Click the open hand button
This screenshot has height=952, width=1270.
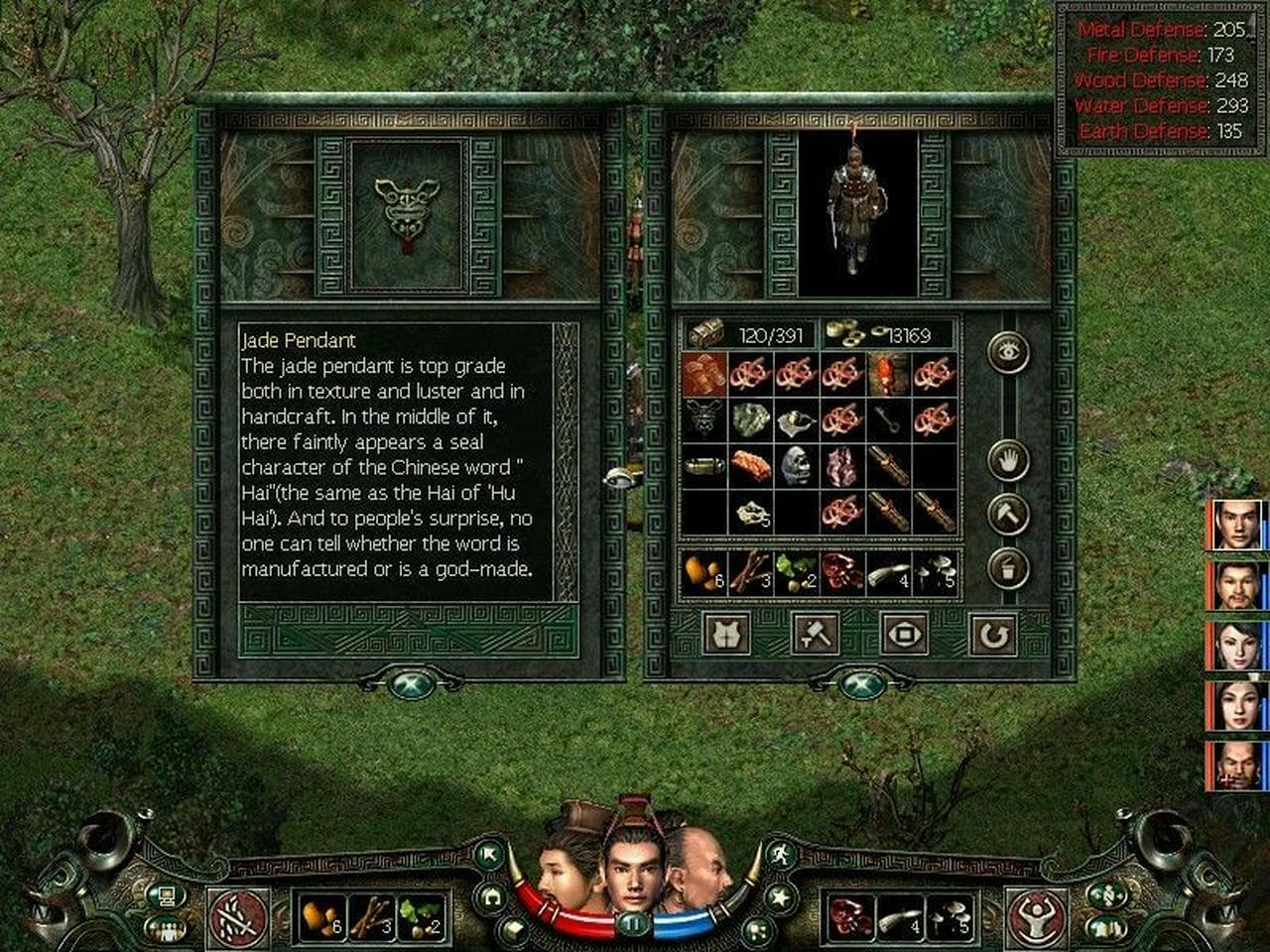[x=1008, y=461]
